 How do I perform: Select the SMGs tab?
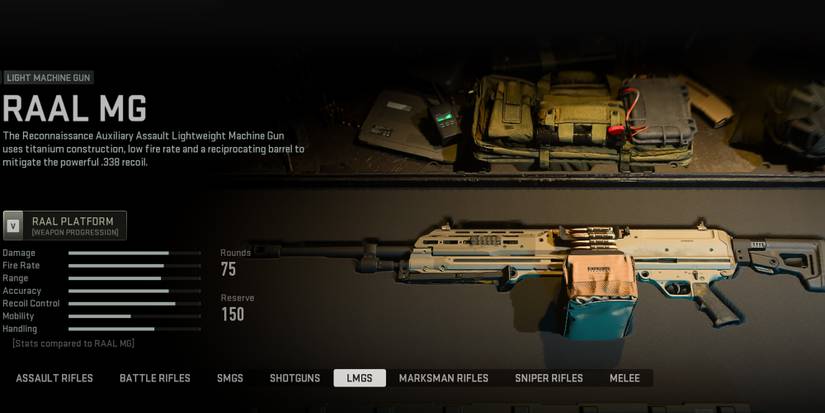(230, 378)
